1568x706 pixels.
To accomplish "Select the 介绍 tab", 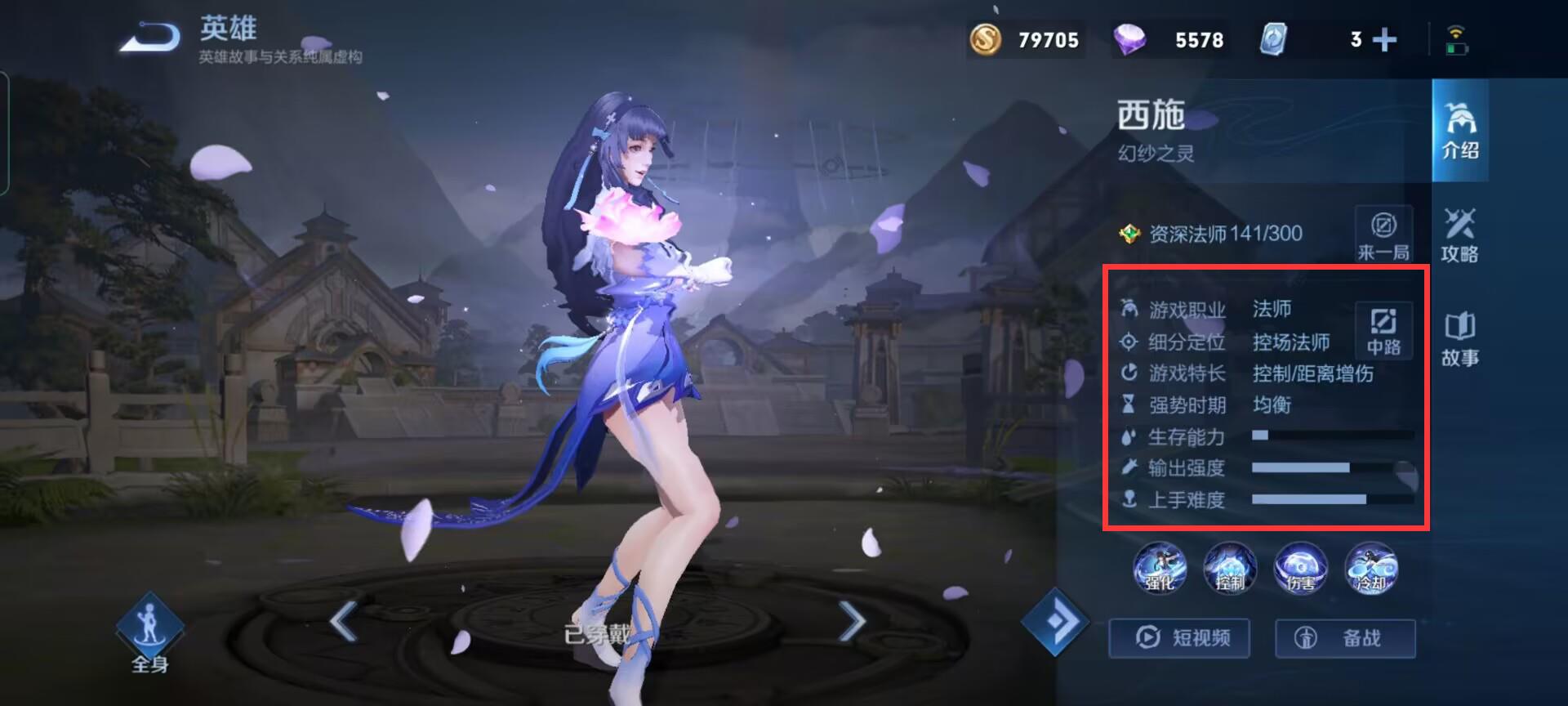I will [1461, 131].
